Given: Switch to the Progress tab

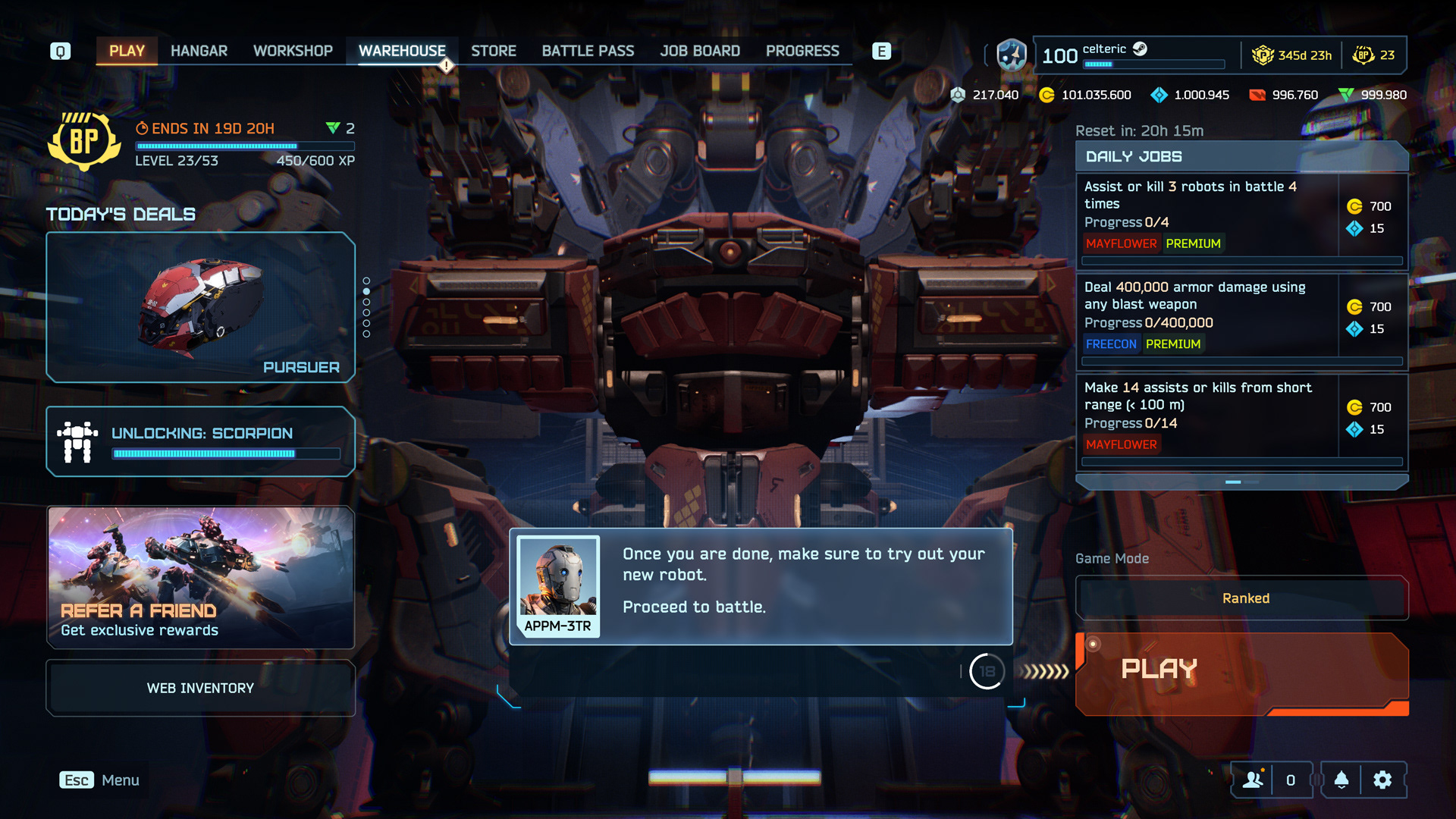Looking at the screenshot, I should [802, 51].
